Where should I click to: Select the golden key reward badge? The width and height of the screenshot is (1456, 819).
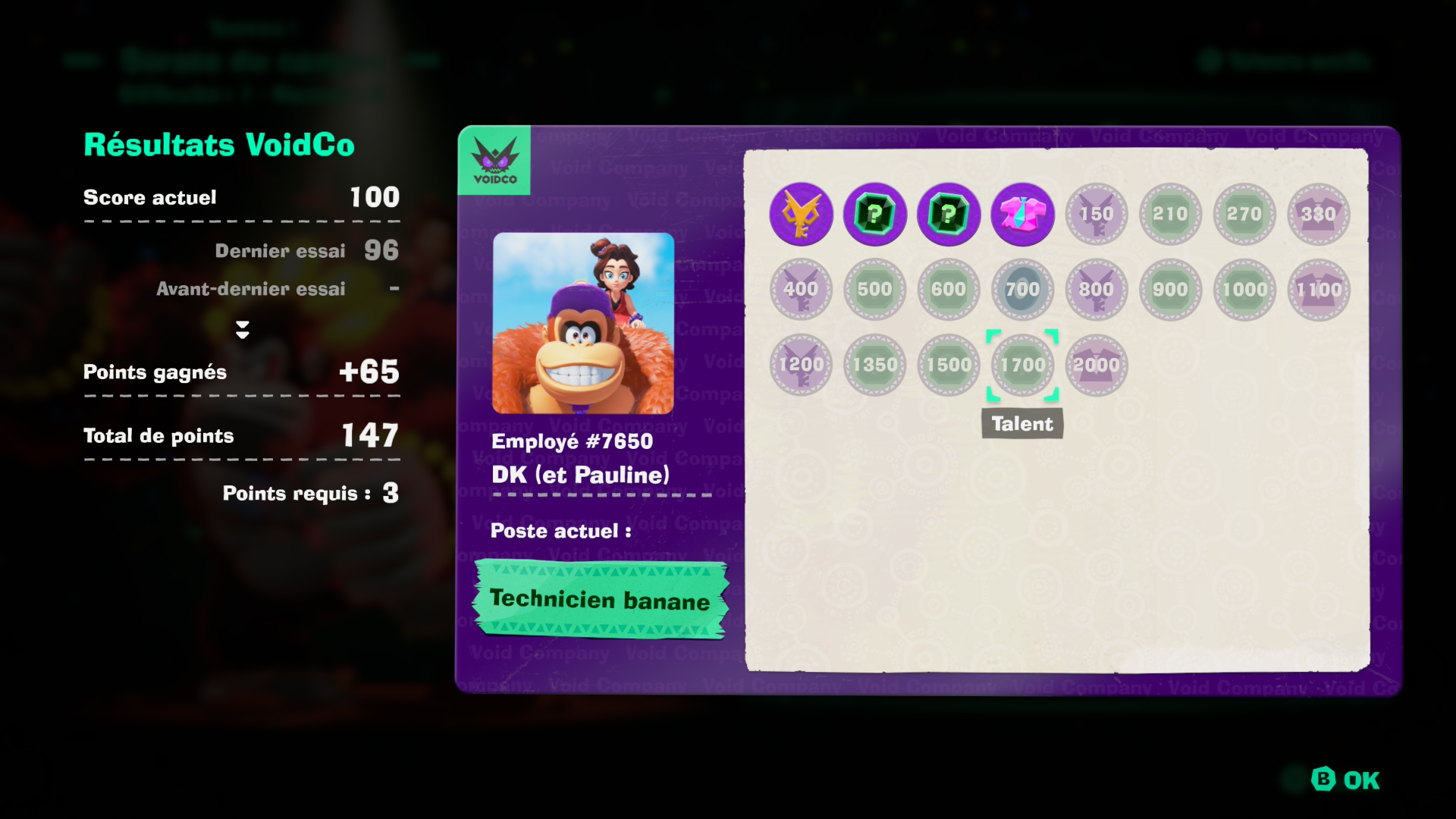coord(801,214)
